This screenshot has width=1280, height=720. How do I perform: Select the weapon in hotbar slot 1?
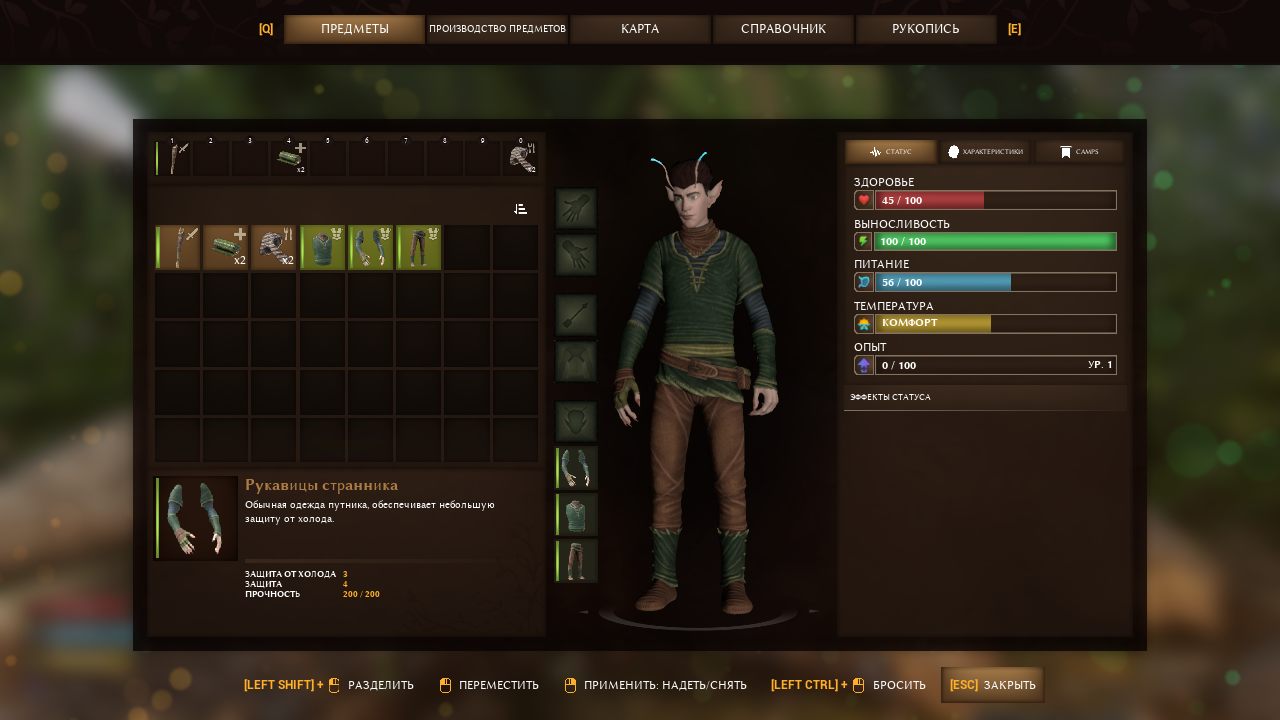click(177, 159)
